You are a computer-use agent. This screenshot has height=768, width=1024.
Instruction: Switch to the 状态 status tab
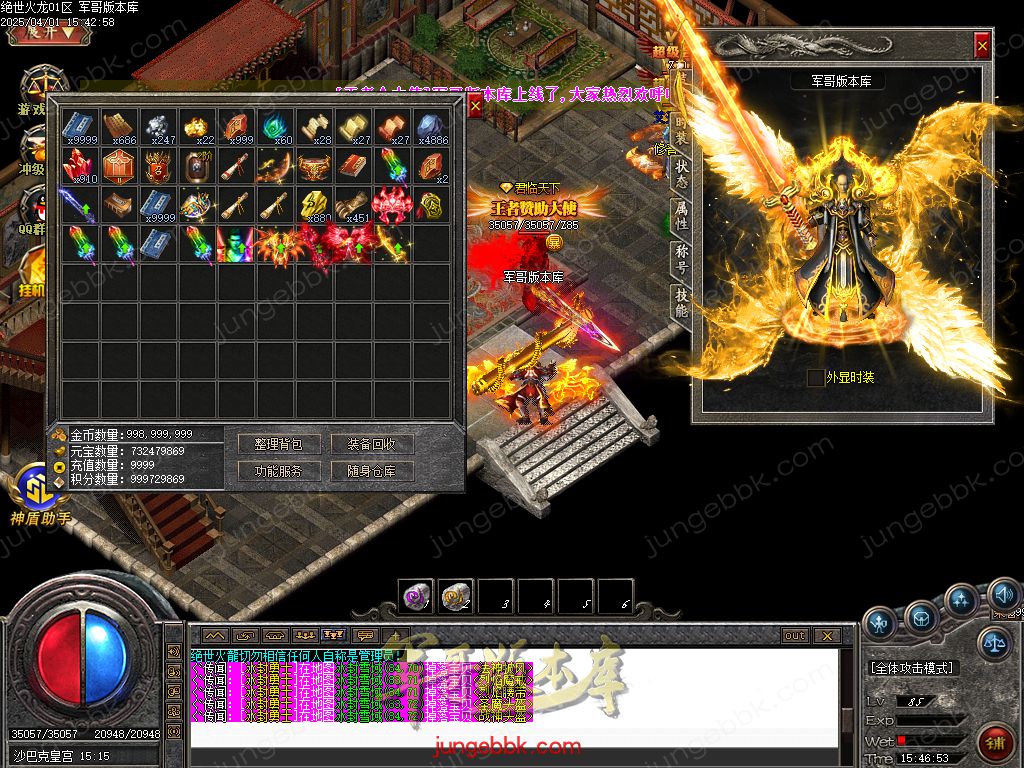pyautogui.click(x=681, y=174)
